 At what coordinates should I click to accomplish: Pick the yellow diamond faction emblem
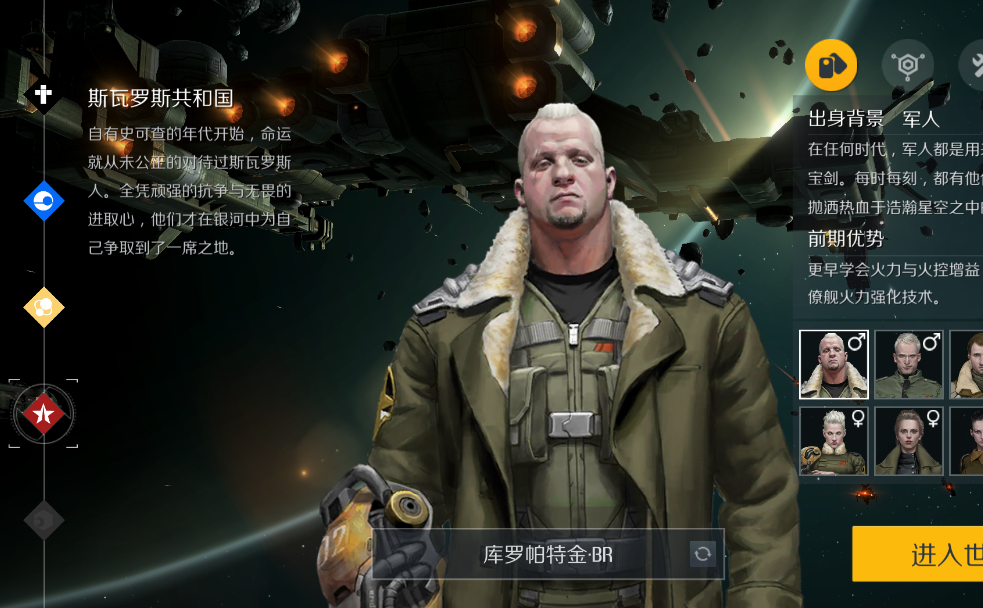pos(44,307)
